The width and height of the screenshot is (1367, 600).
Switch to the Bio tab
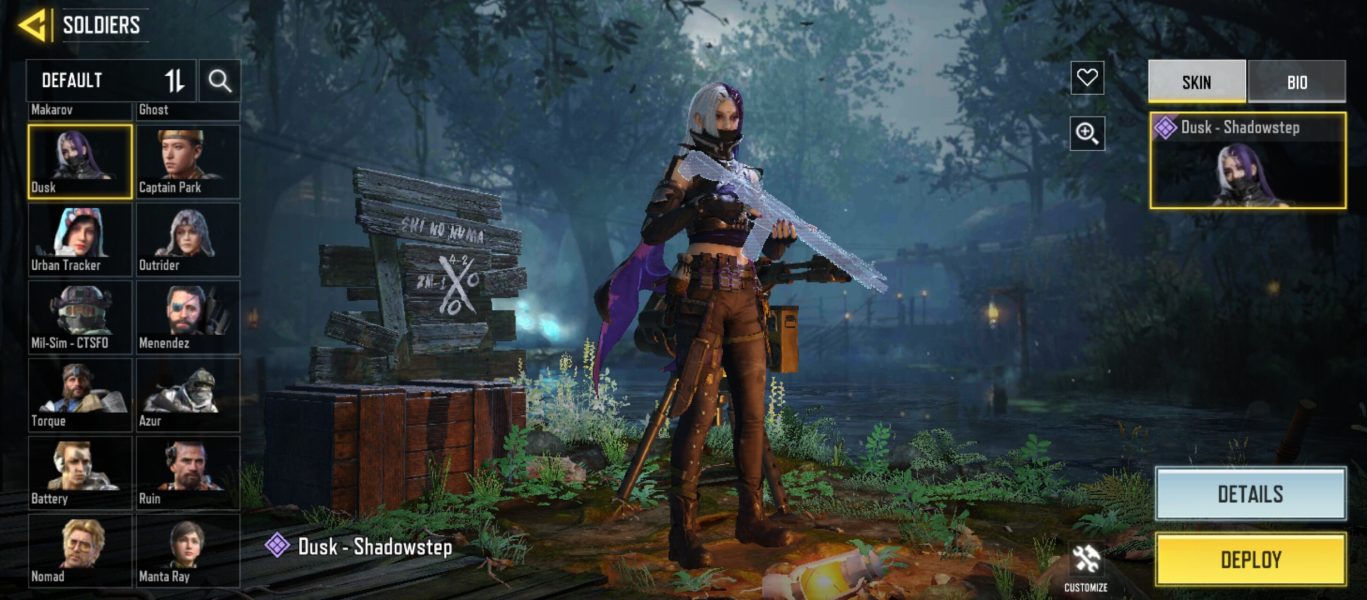click(1296, 82)
